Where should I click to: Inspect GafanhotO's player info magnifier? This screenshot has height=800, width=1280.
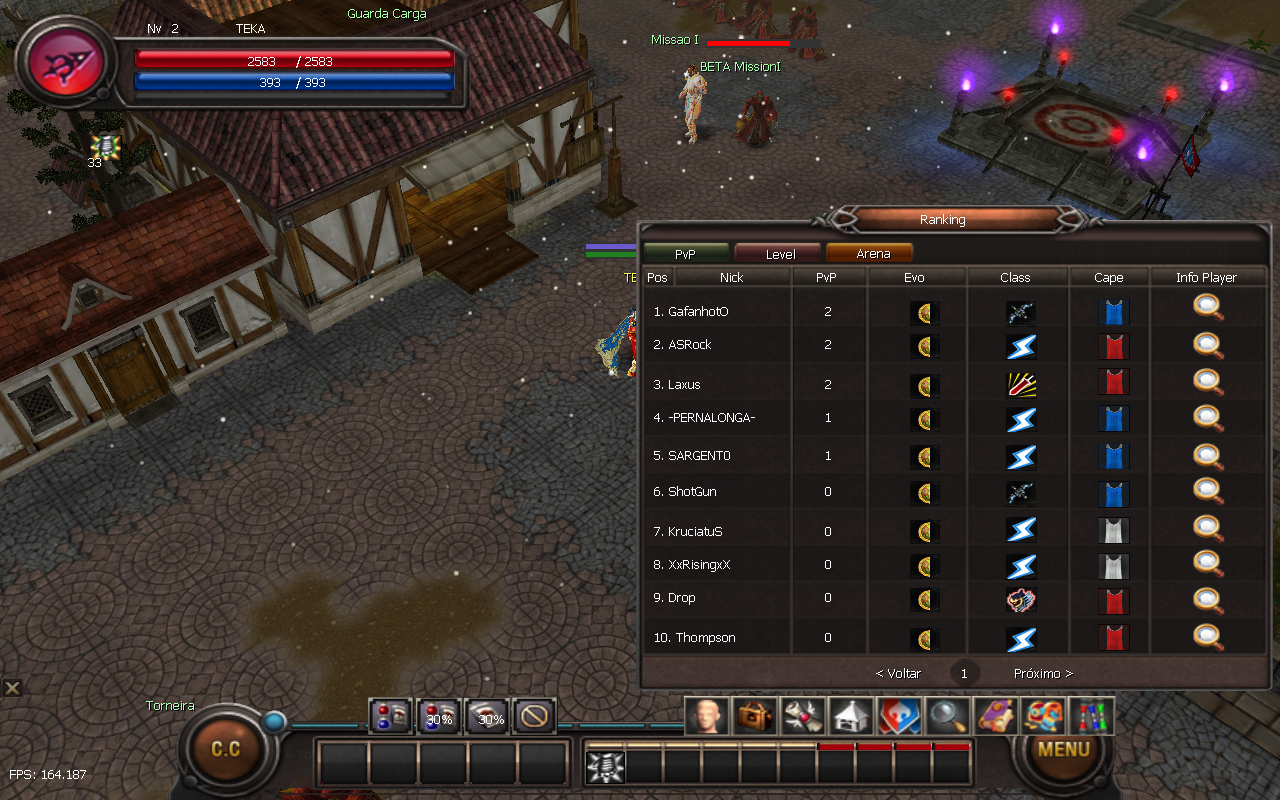point(1208,309)
